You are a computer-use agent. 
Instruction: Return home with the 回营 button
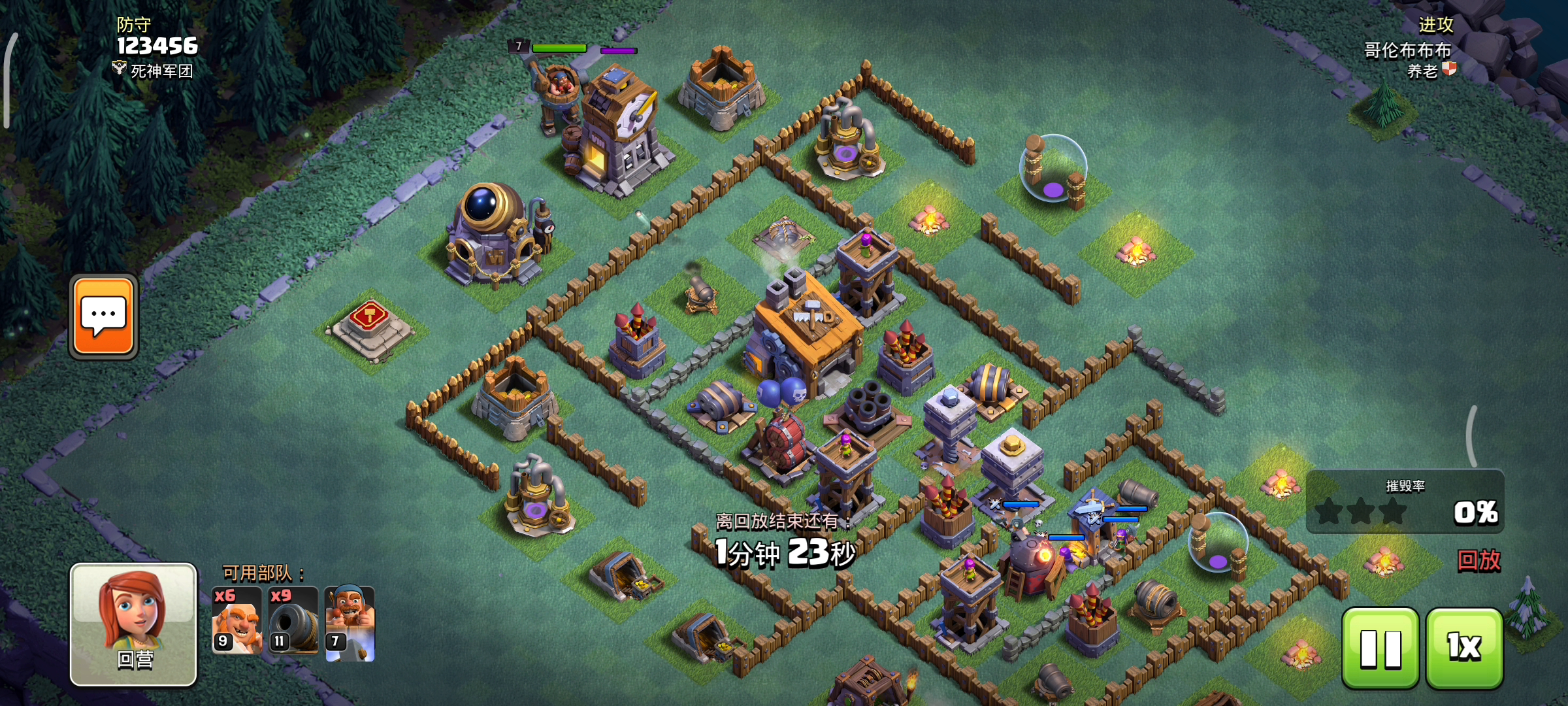click(133, 624)
